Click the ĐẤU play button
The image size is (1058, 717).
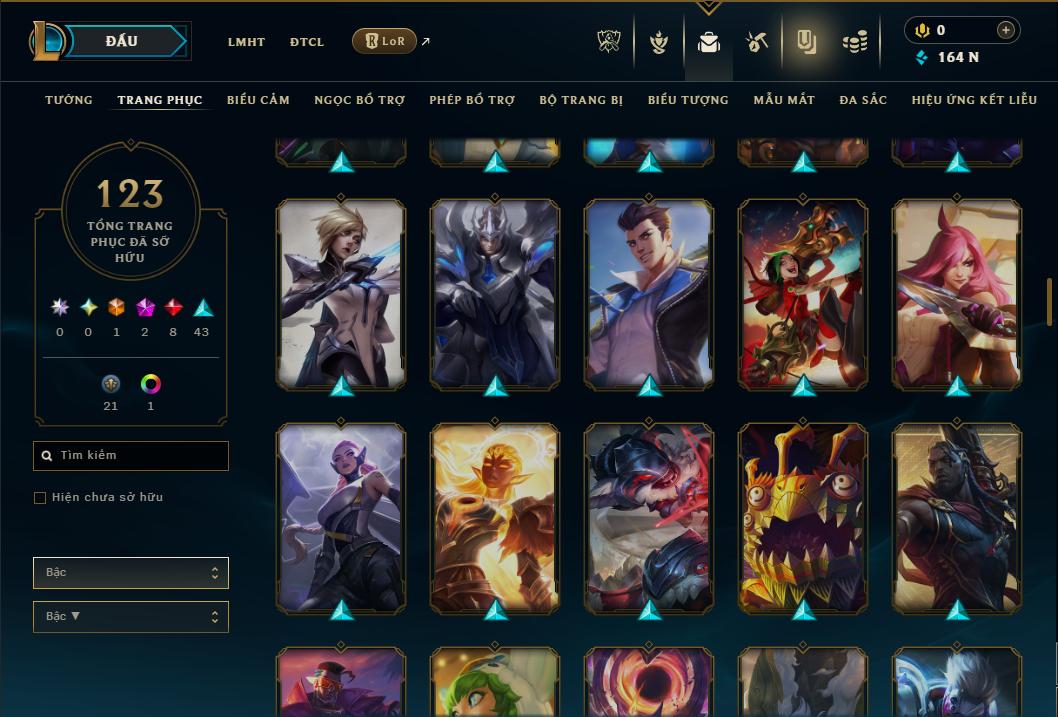122,41
